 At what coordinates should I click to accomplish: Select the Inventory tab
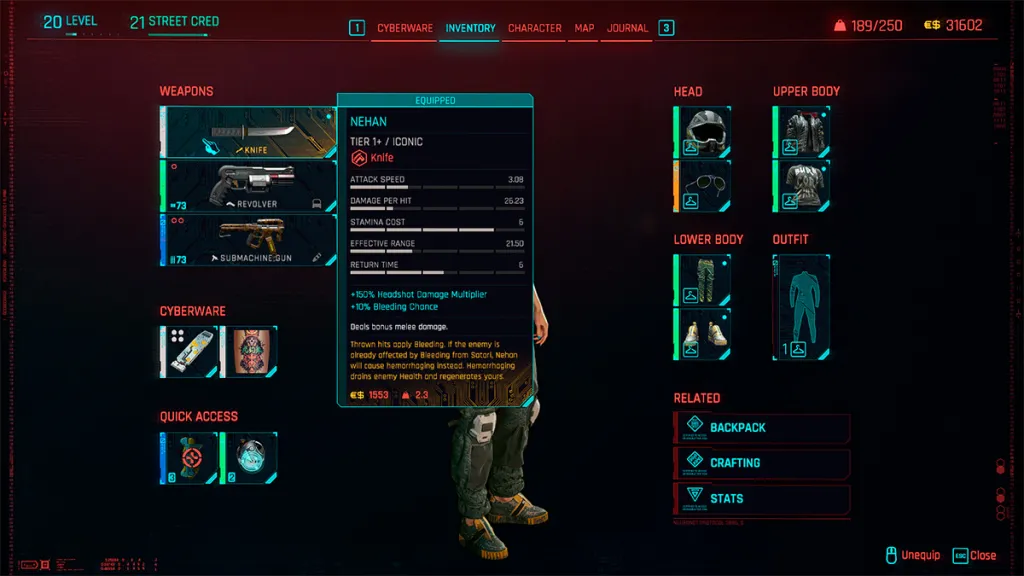(x=470, y=28)
